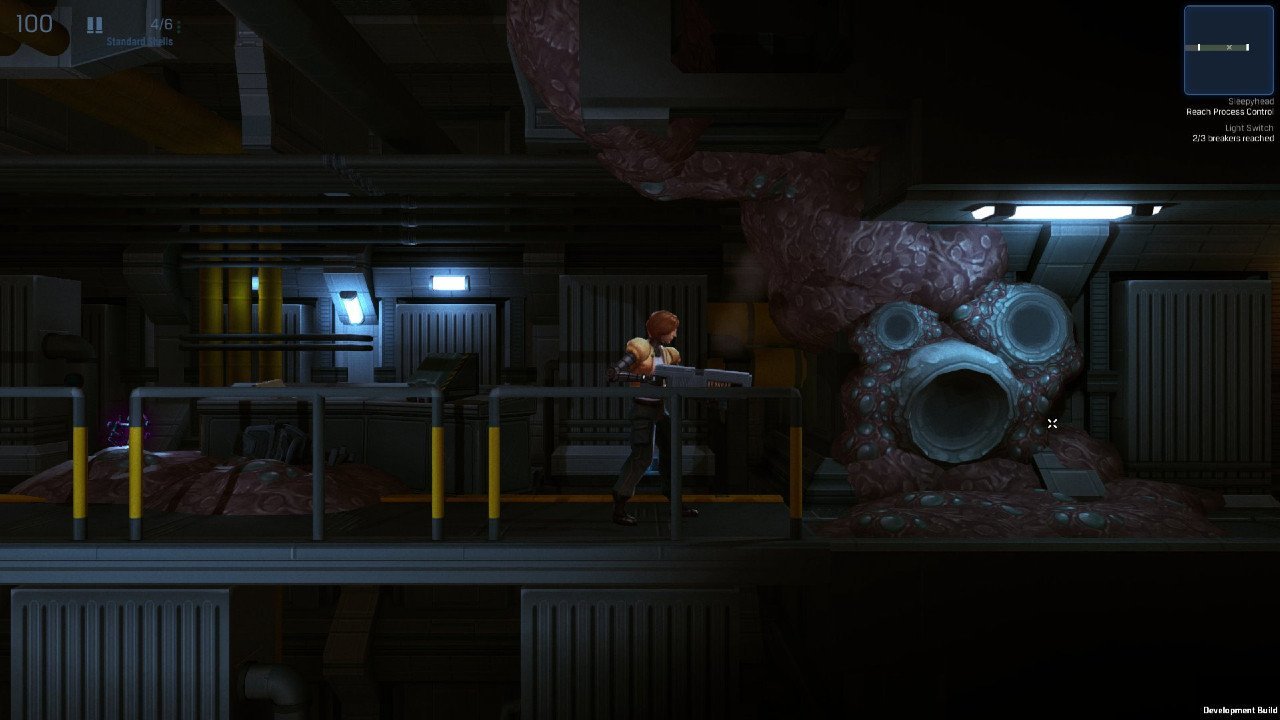Click the Standard Shells ammo icon
The image size is (1280, 720).
coord(94,24)
